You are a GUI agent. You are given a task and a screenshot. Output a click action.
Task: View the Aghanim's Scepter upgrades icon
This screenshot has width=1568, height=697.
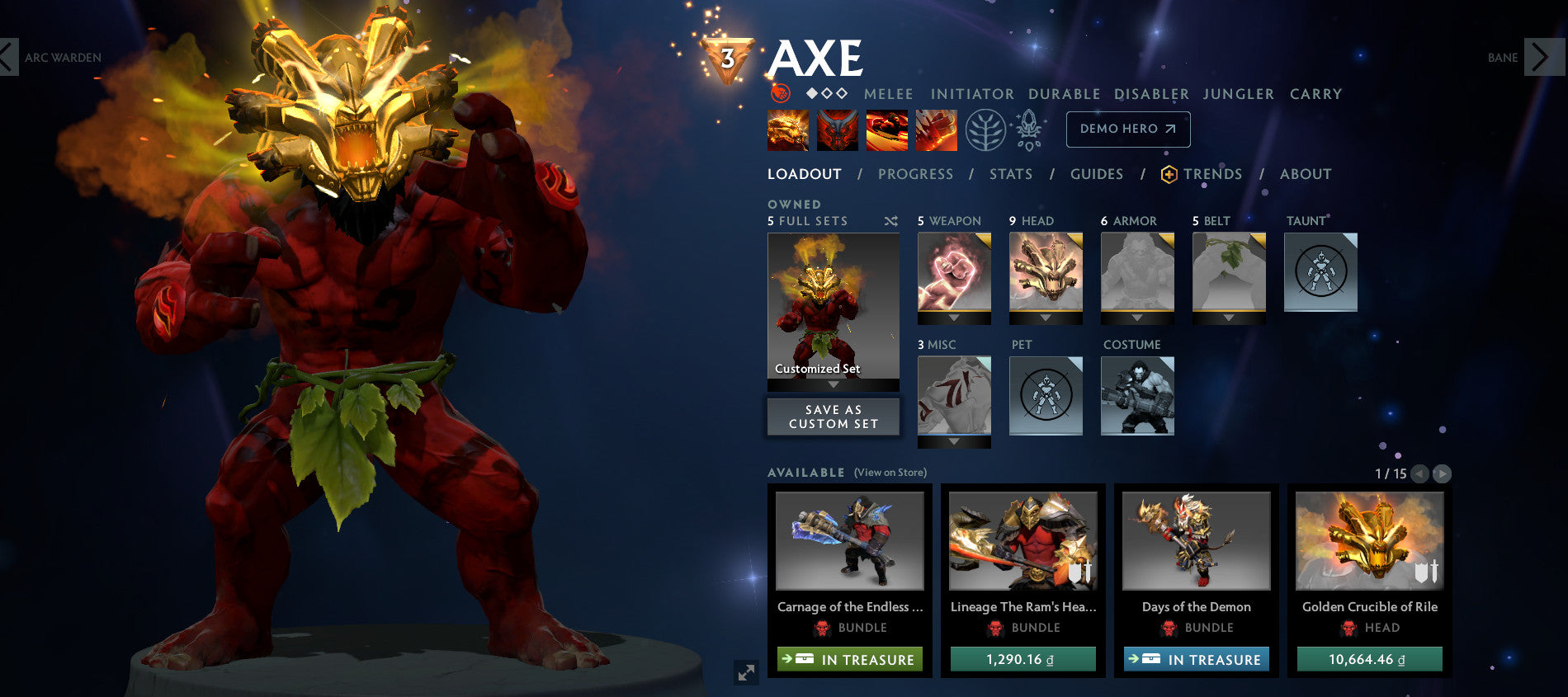pos(1030,130)
